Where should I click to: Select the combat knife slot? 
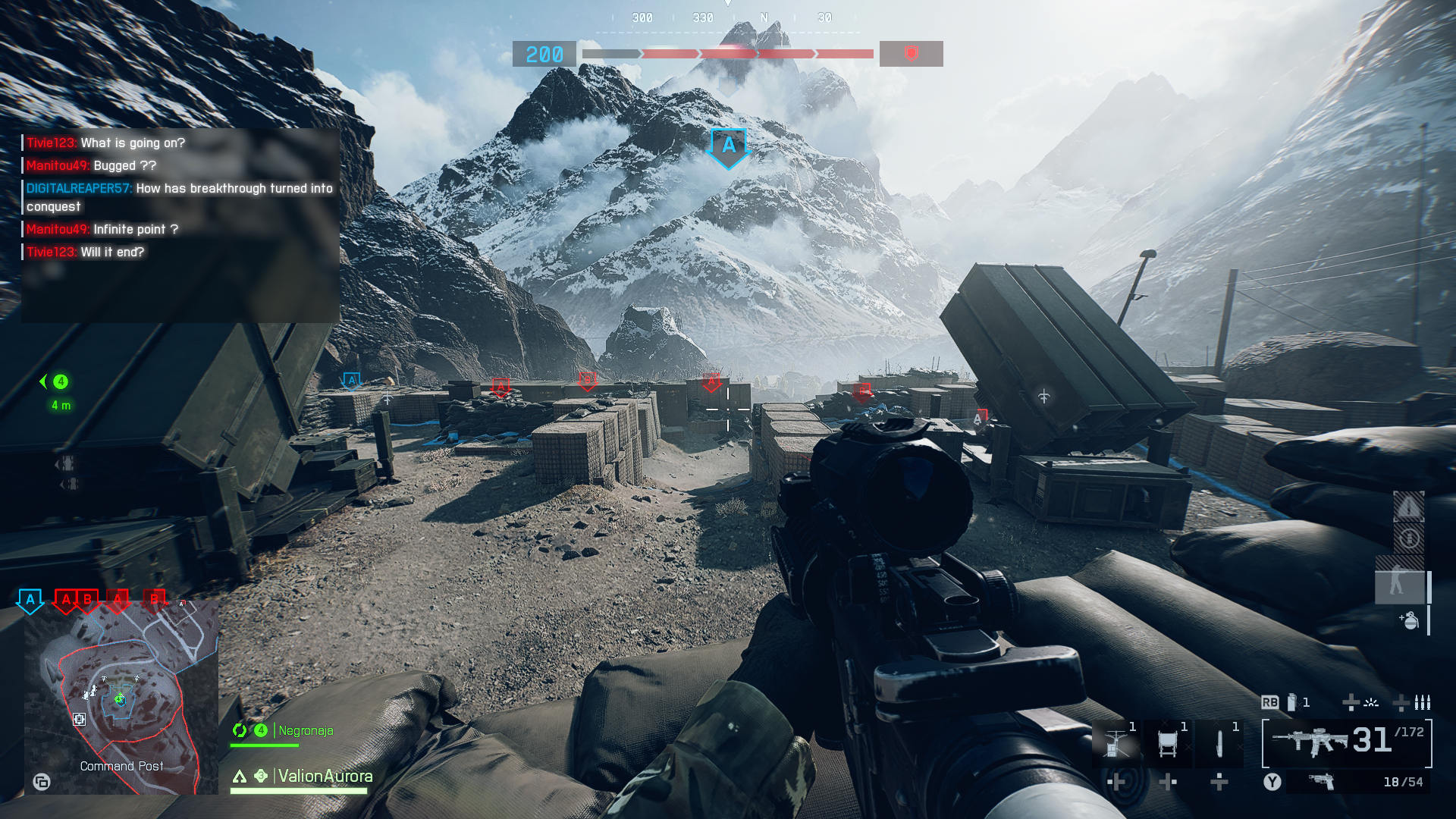pyautogui.click(x=1219, y=743)
